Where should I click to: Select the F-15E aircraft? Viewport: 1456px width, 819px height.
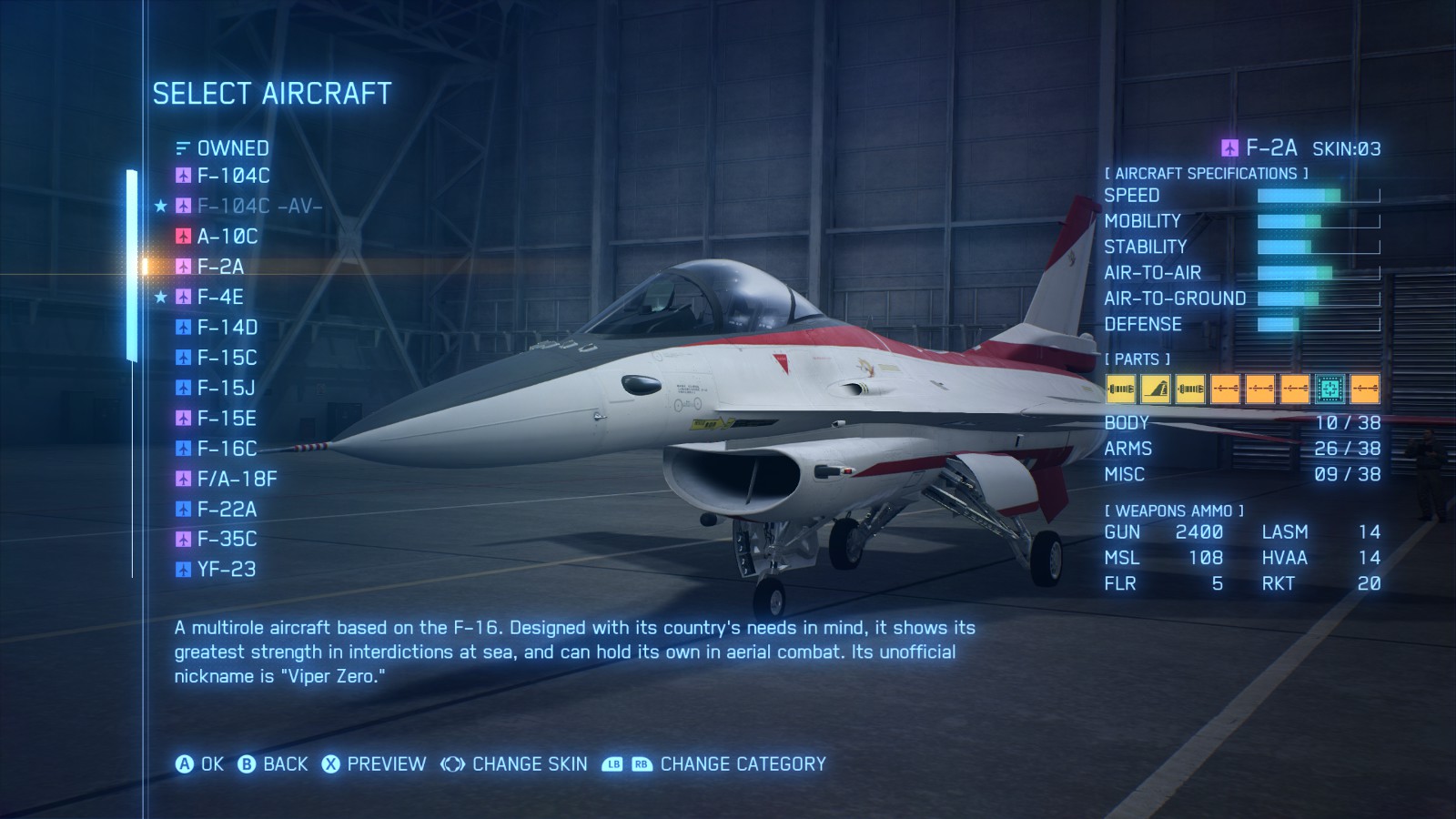coord(227,419)
